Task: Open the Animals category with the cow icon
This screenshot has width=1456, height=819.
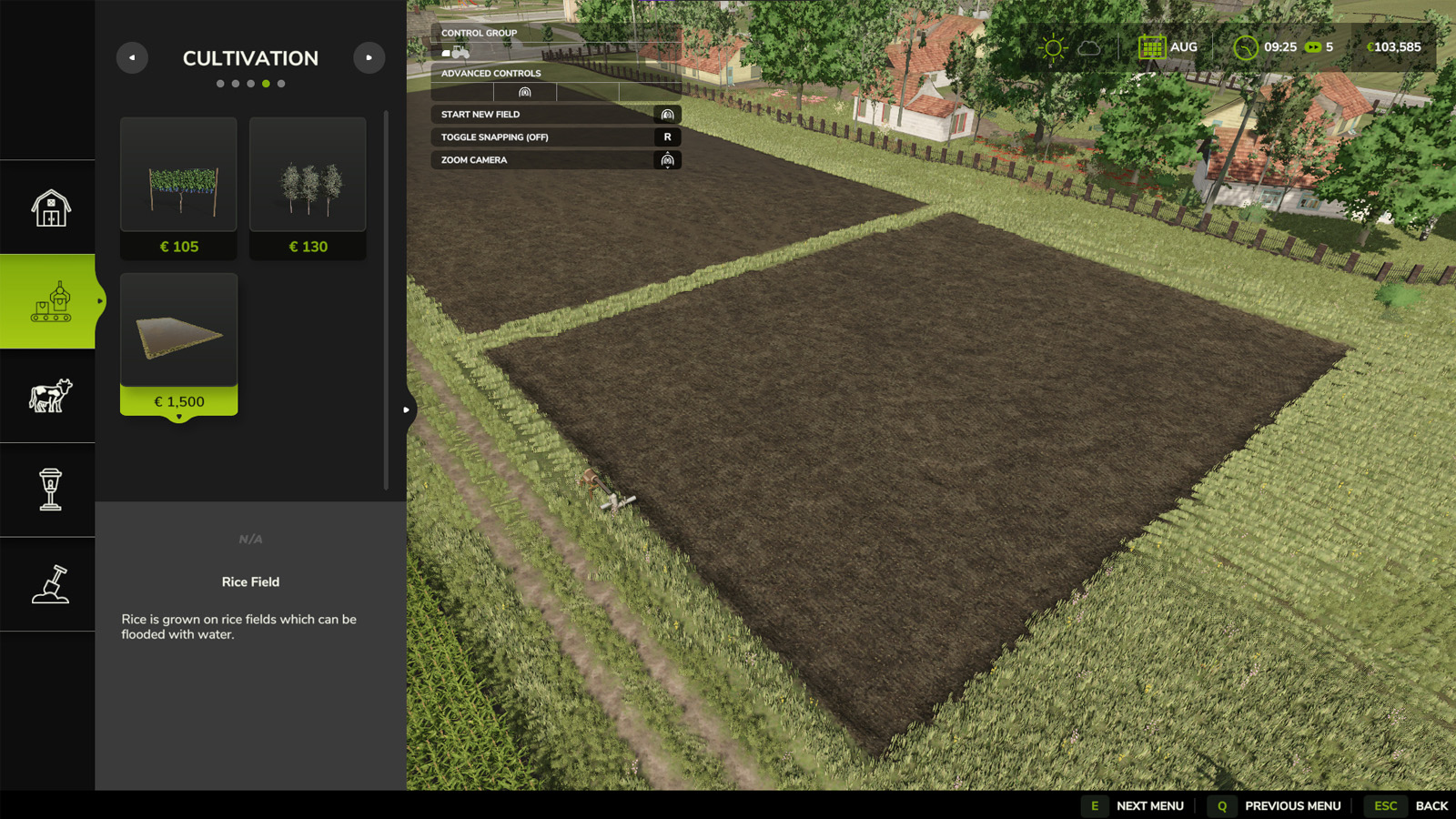Action: pos(48,395)
